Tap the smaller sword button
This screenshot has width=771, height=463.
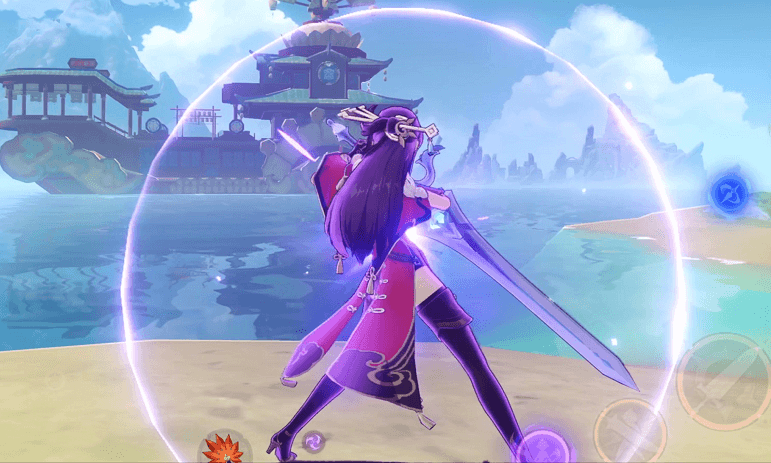click(630, 433)
